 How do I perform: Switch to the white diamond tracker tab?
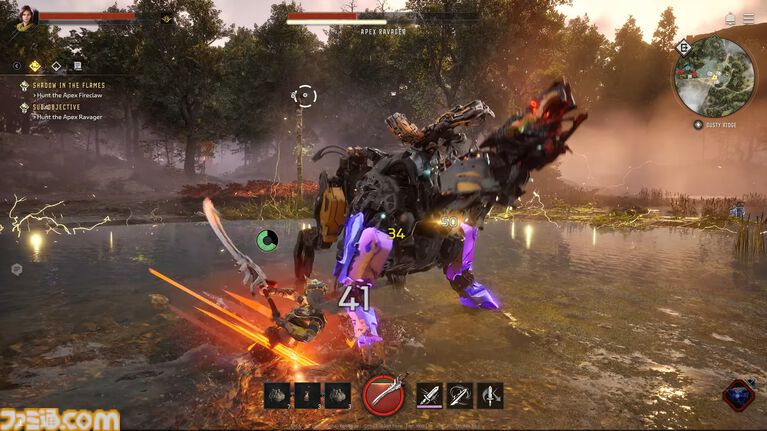click(57, 66)
